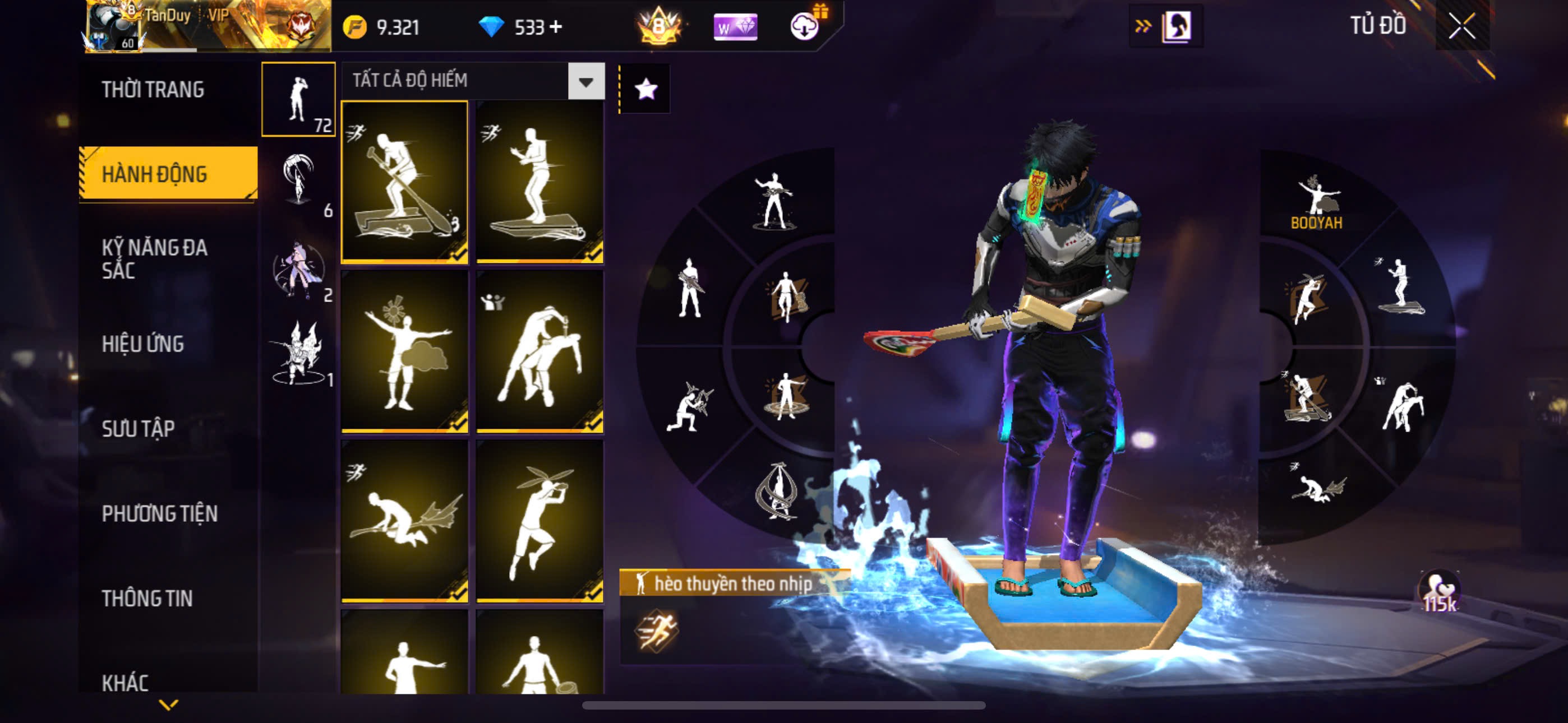Add diamonds with the plus button

pyautogui.click(x=555, y=27)
